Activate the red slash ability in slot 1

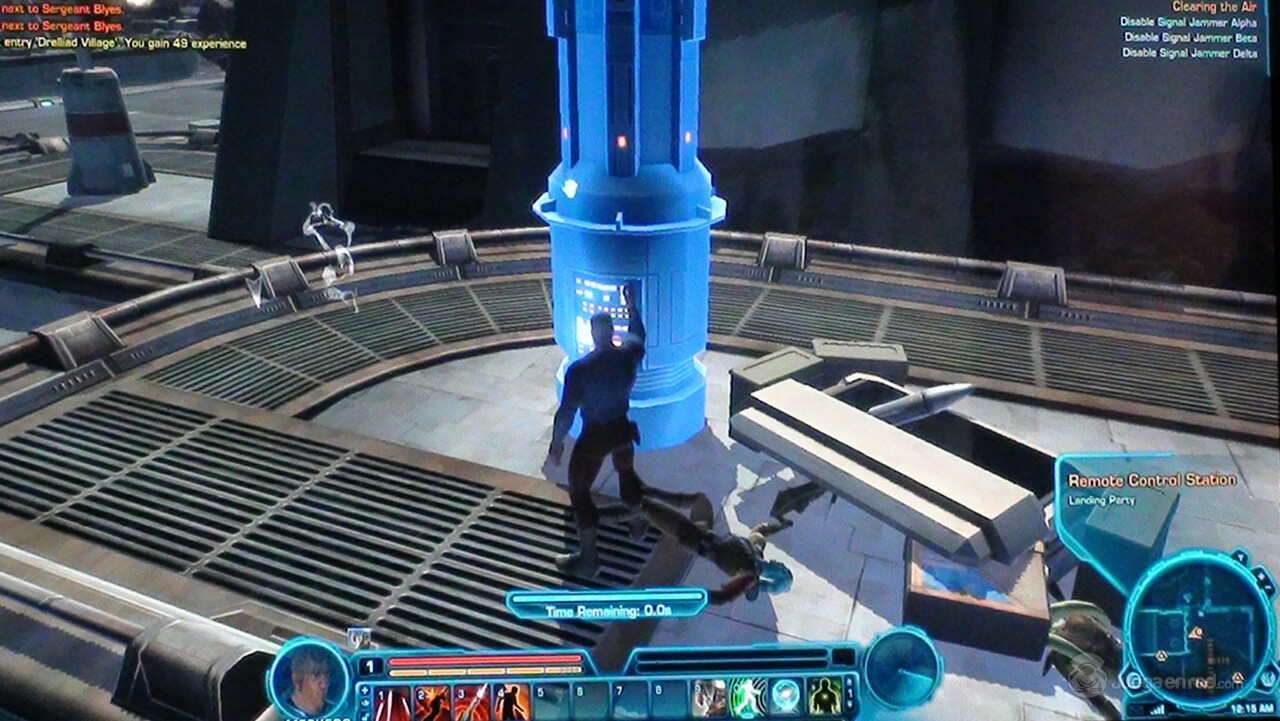coord(393,702)
